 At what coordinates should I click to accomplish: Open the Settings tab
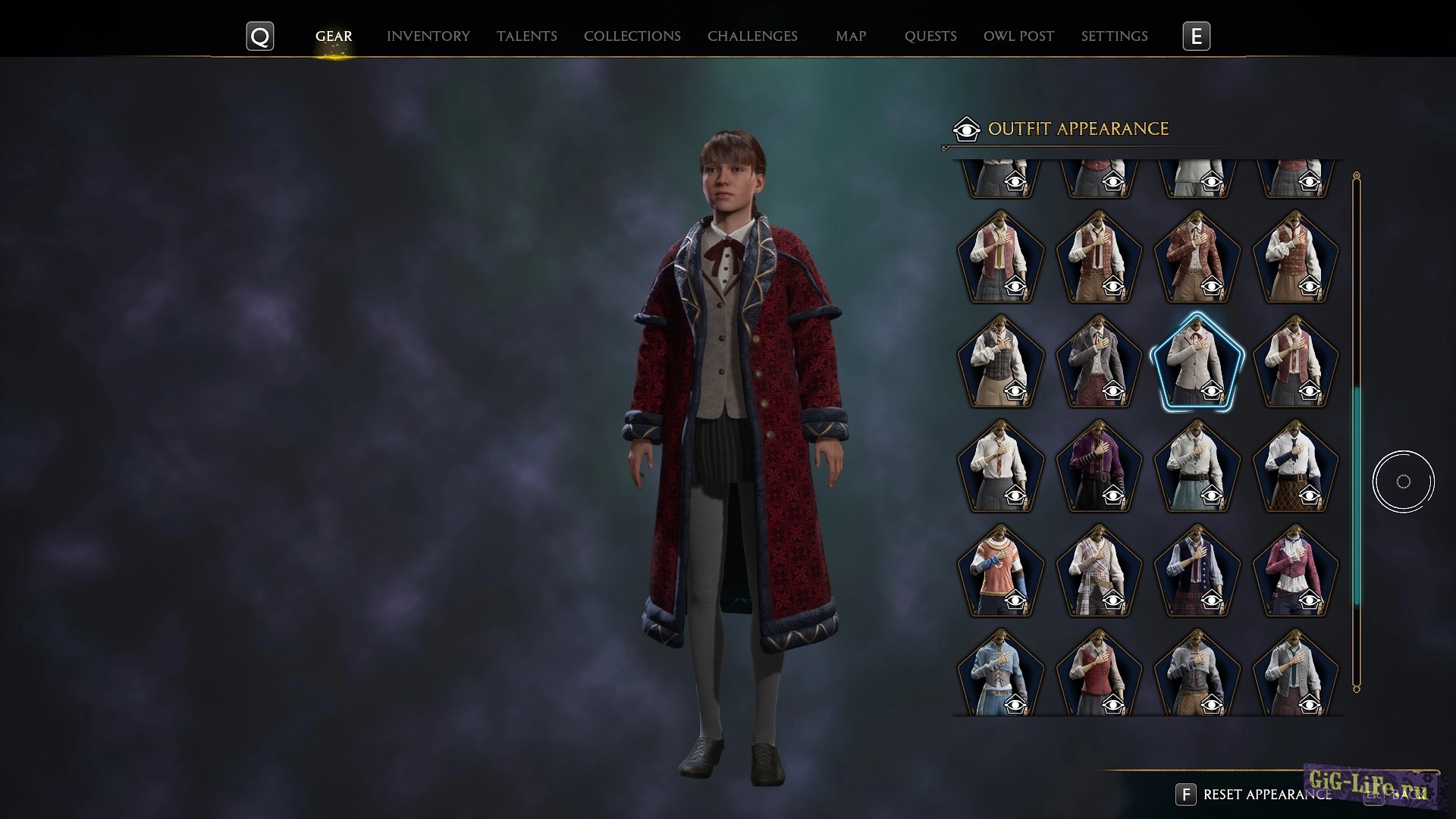pyautogui.click(x=1113, y=36)
